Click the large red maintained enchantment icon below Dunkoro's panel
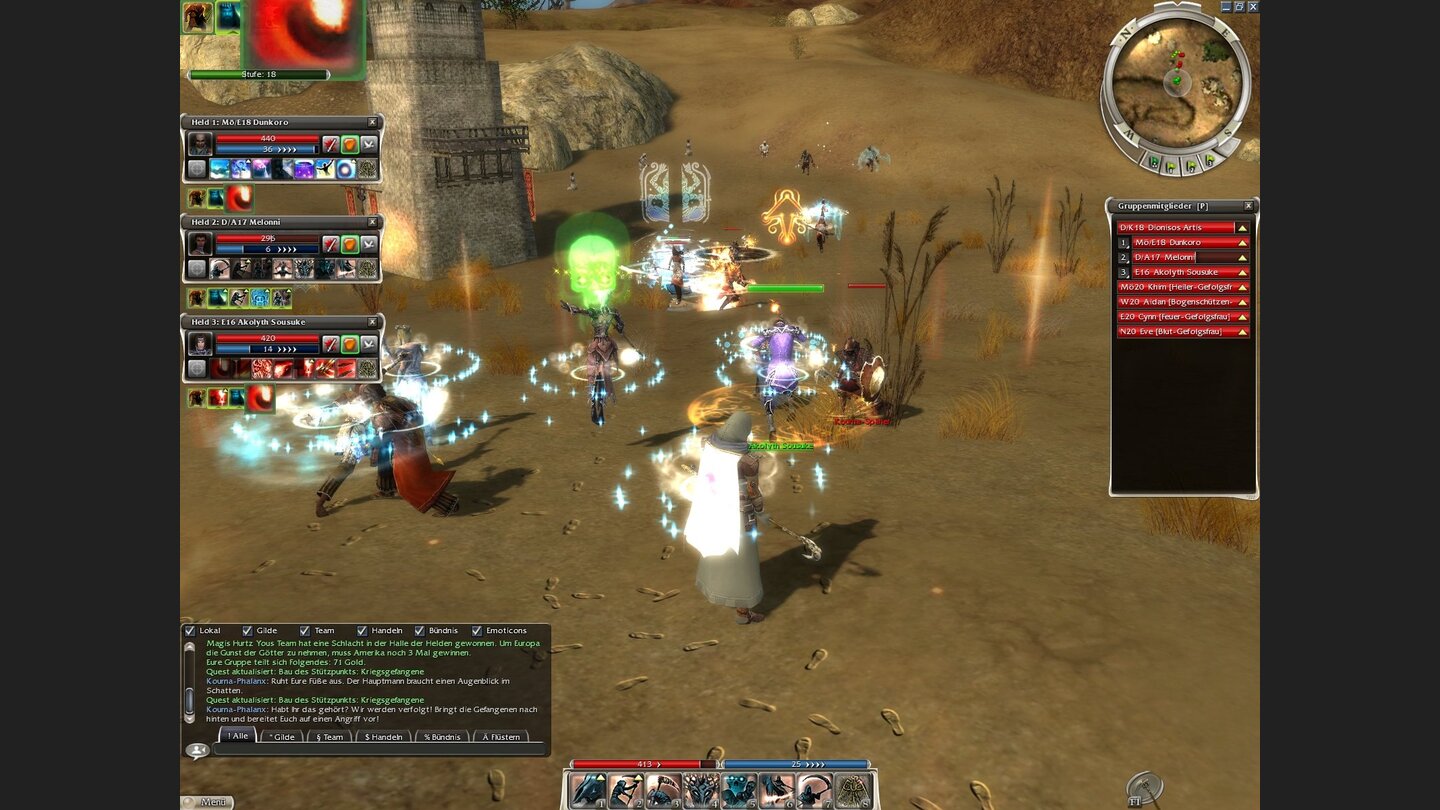Image resolution: width=1440 pixels, height=810 pixels. click(x=237, y=199)
